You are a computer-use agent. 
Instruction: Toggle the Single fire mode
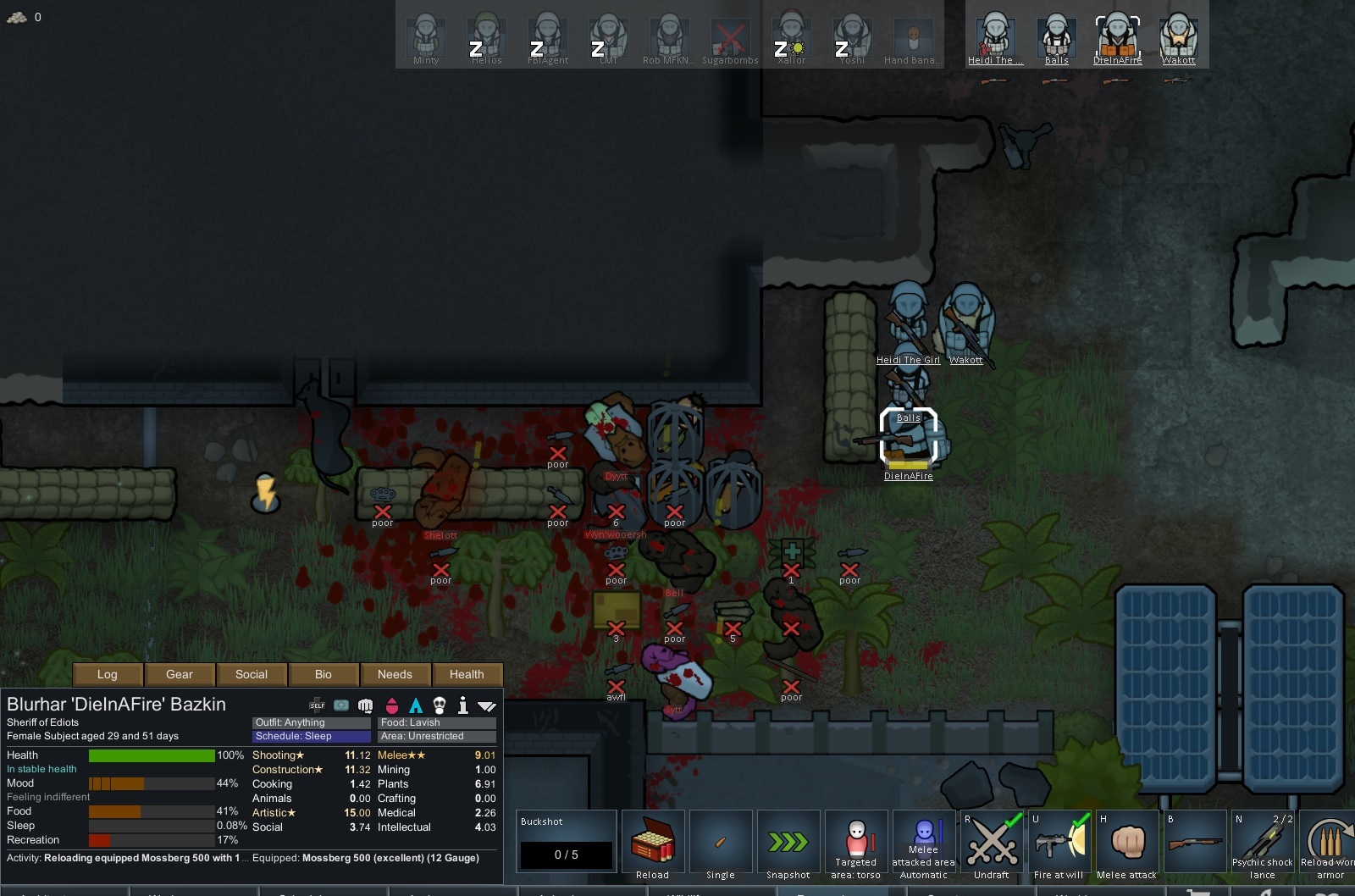tap(721, 843)
